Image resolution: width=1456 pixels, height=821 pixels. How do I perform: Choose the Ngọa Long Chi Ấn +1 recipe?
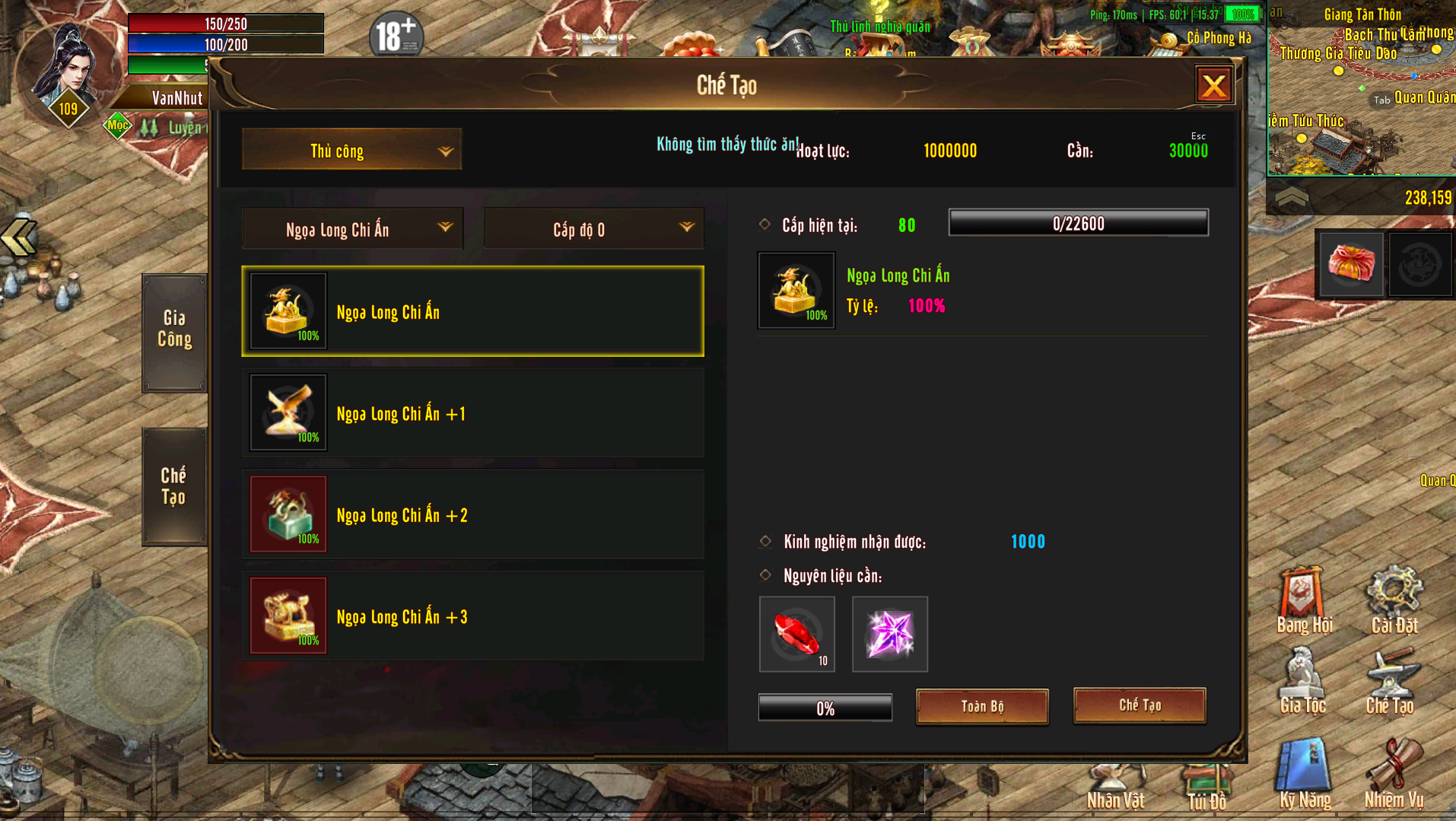tap(472, 413)
